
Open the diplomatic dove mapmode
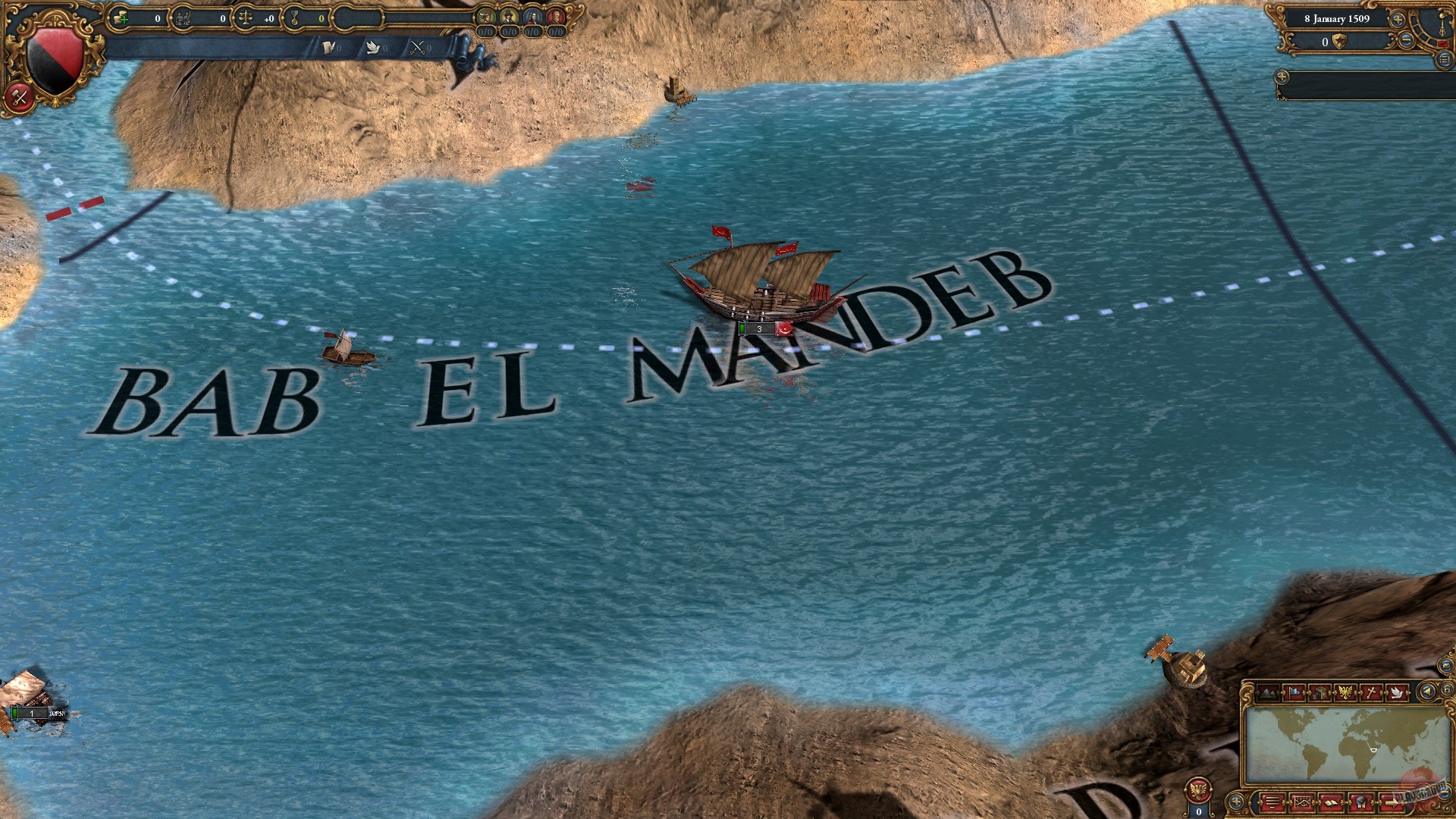coord(1397,692)
